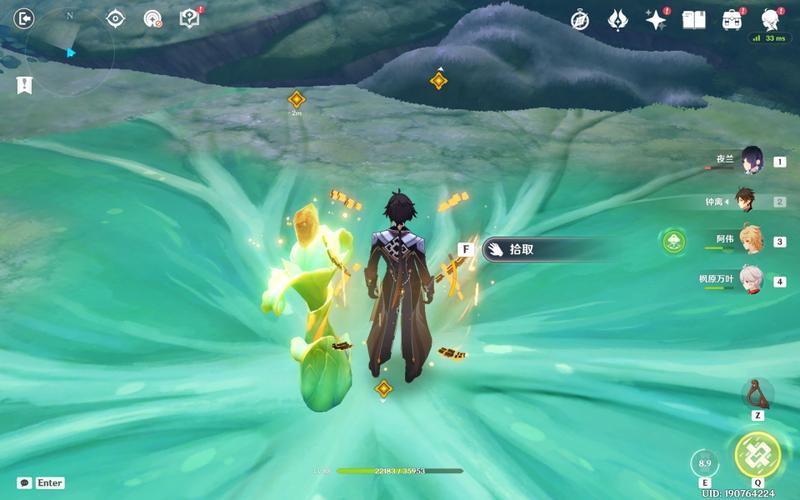Open the four-pointed star events icon
This screenshot has width=800, height=500.
pos(656,19)
